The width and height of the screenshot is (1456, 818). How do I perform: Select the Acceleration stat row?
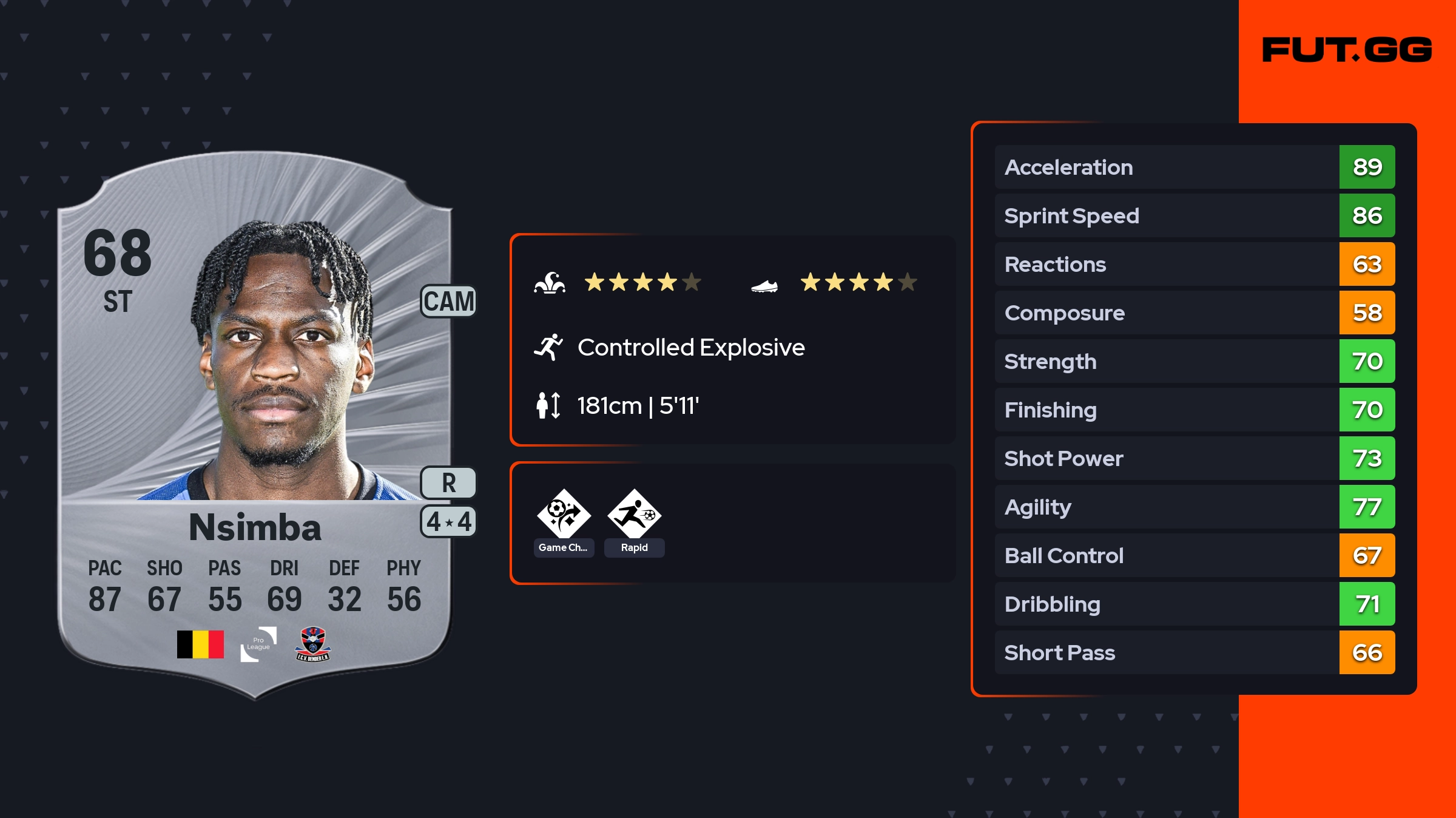[x=1194, y=167]
